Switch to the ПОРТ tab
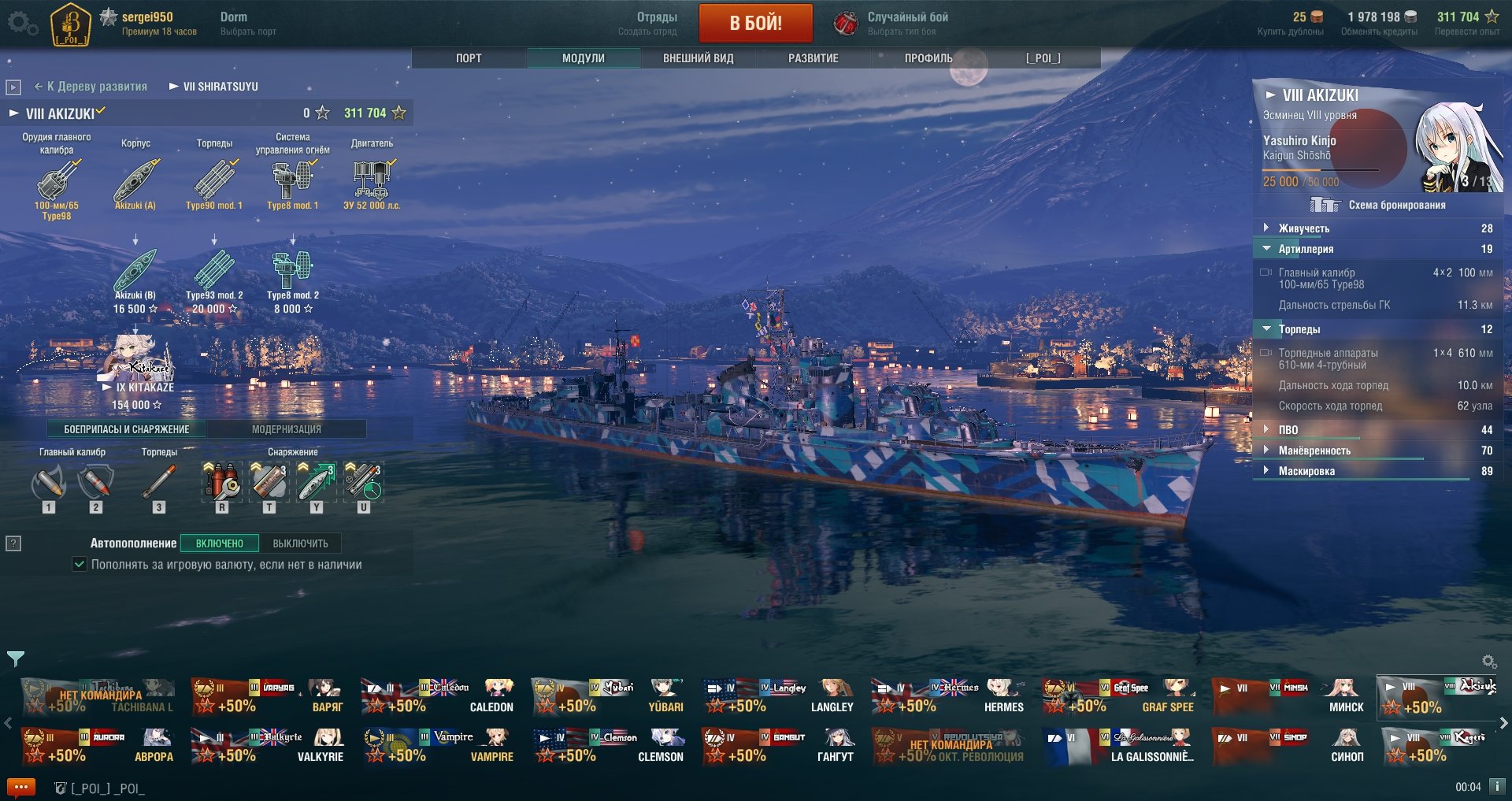Screen dimensions: 1512x801 469,58
